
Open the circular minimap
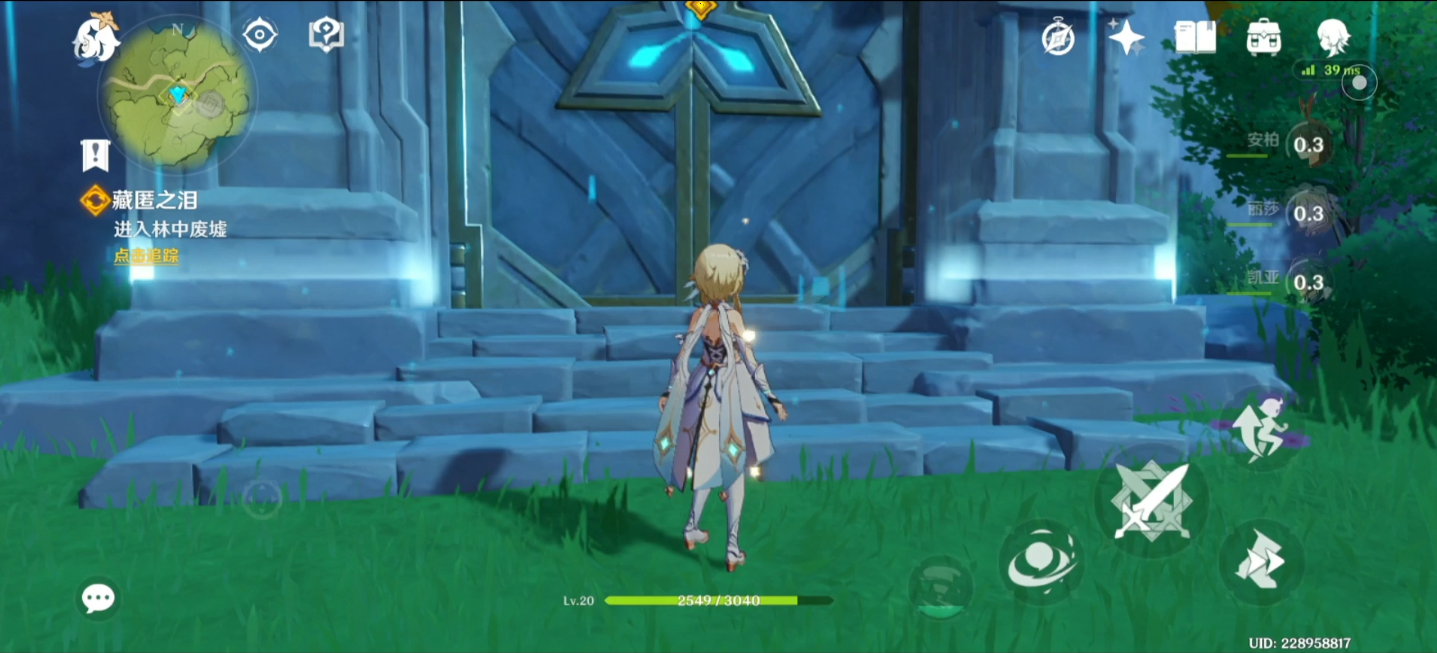click(x=177, y=94)
